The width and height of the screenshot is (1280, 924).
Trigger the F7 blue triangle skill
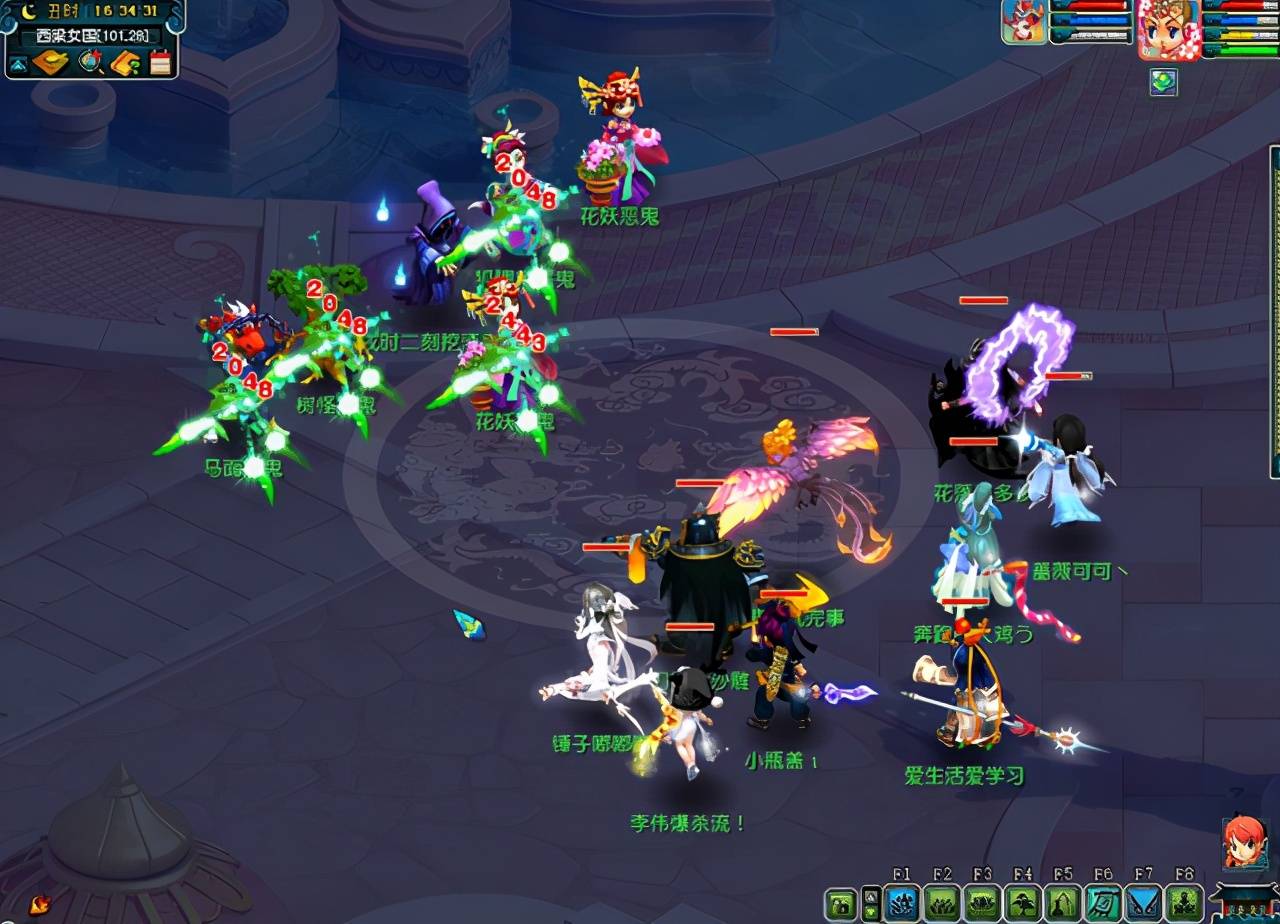click(x=1144, y=903)
